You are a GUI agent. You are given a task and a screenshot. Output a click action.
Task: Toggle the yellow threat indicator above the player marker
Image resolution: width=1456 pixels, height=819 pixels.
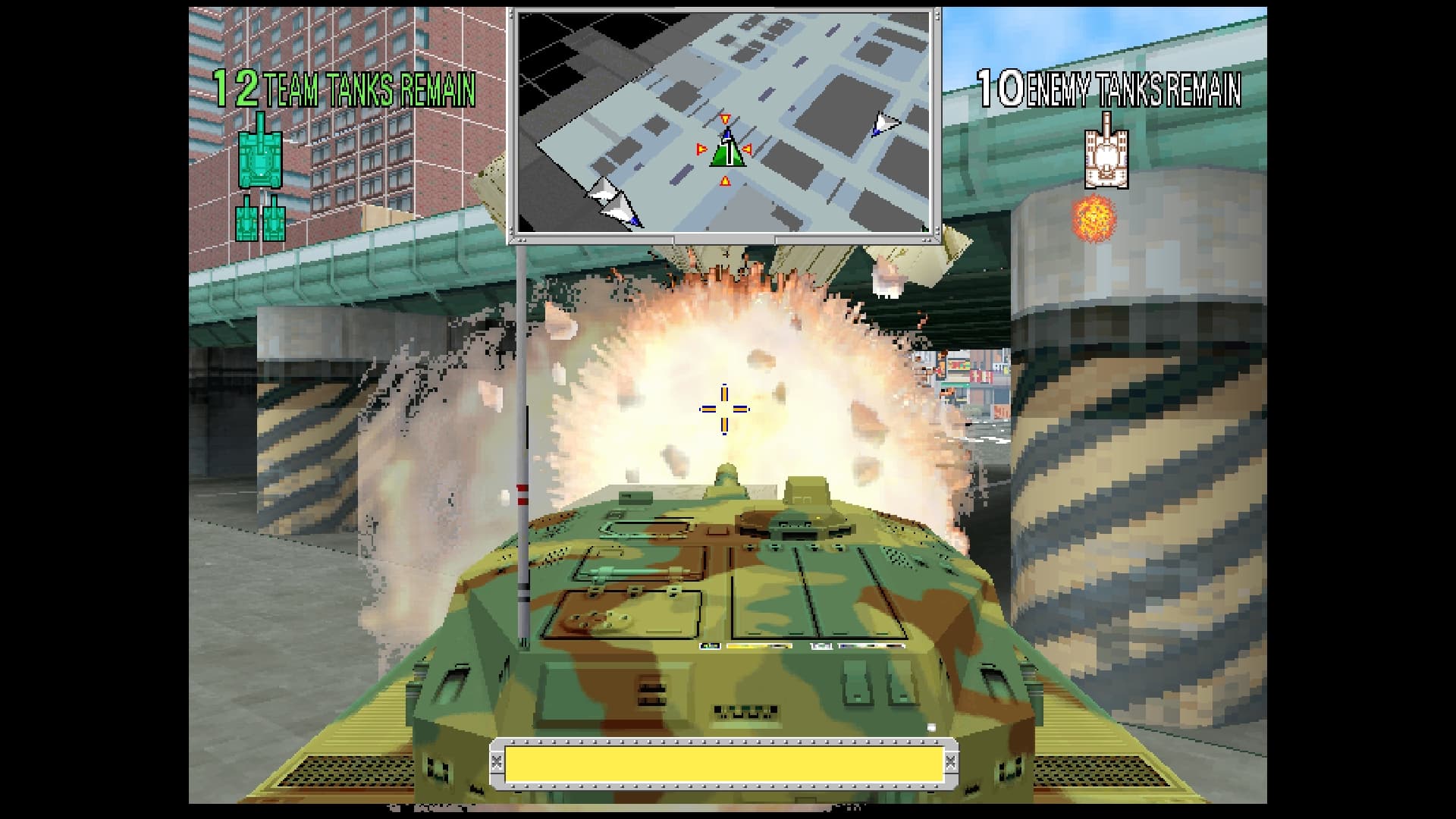[x=726, y=119]
